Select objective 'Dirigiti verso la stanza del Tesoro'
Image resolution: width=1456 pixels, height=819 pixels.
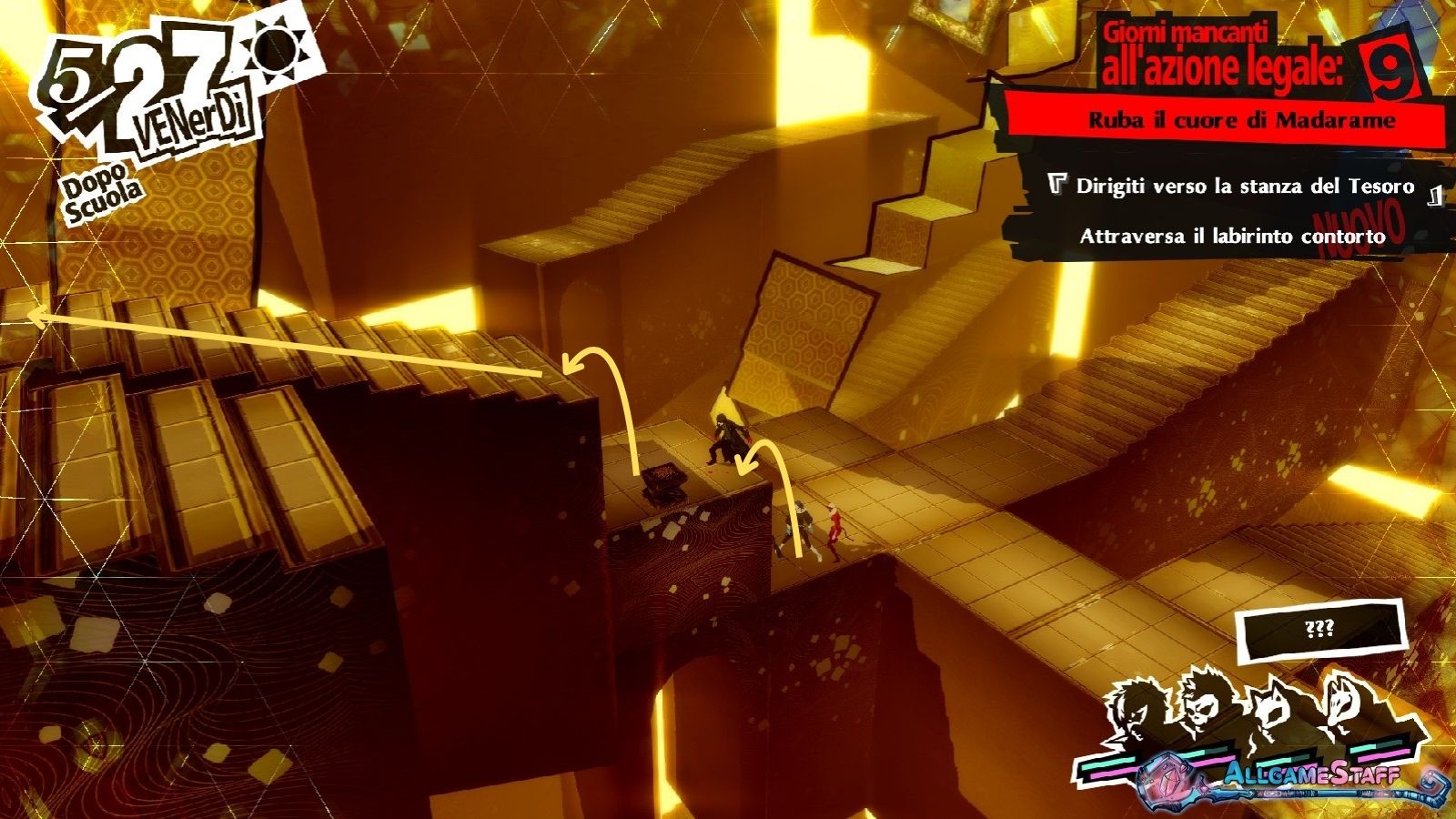point(1244,187)
